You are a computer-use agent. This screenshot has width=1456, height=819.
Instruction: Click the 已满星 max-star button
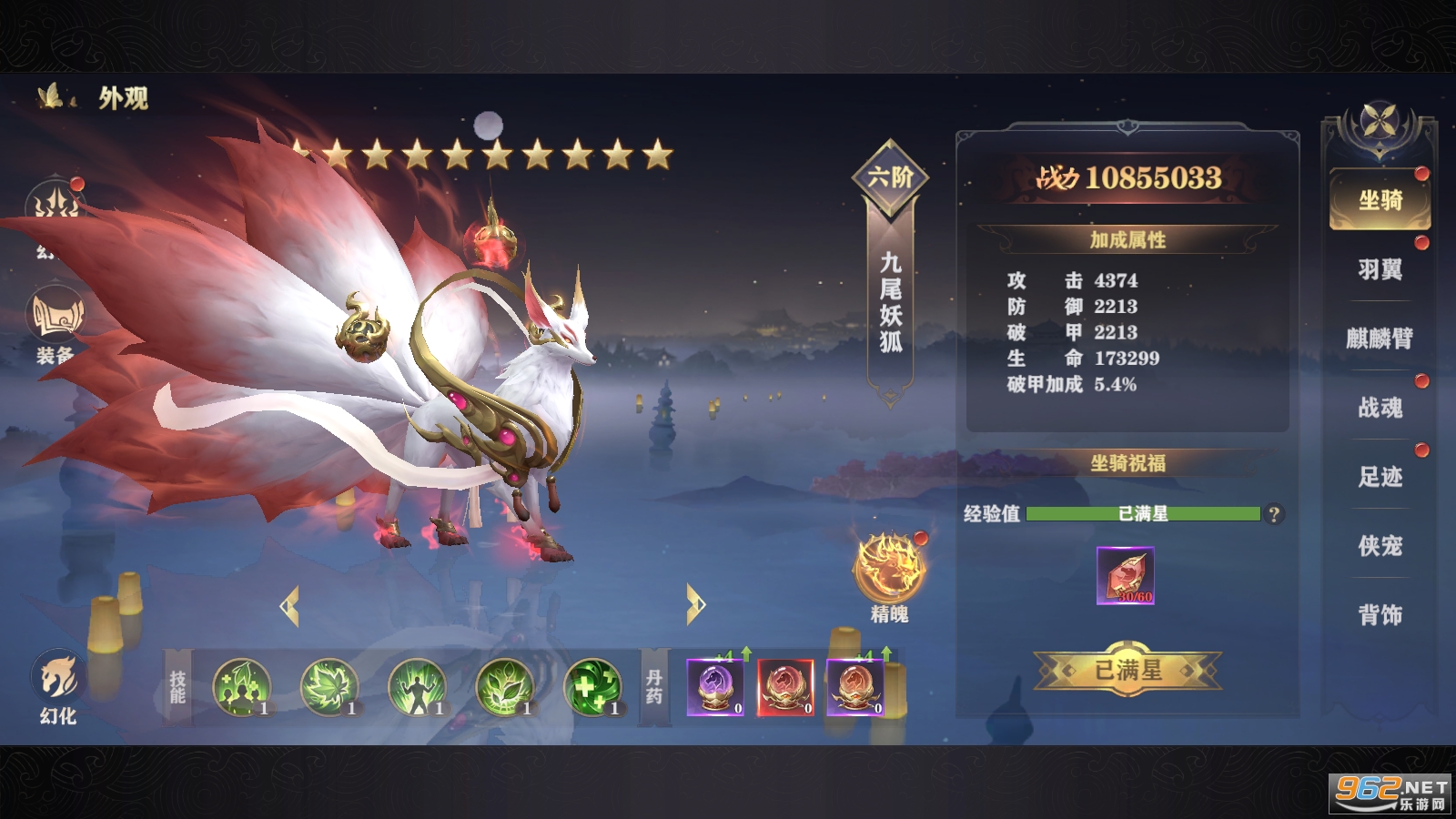(x=1127, y=672)
